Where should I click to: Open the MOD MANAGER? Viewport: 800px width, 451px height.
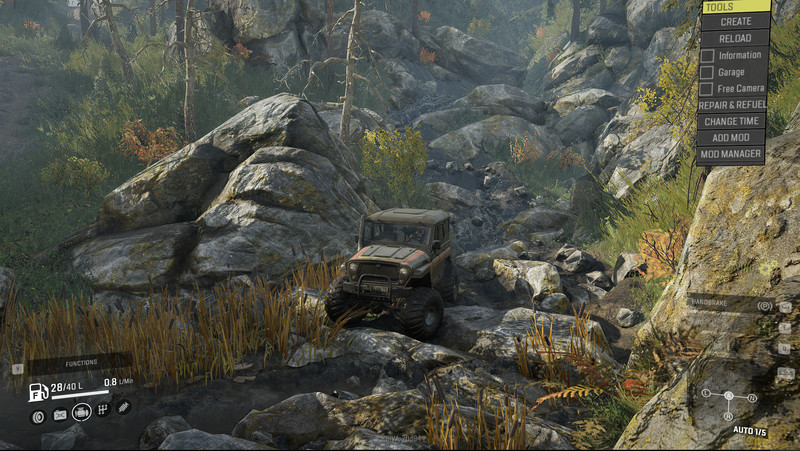[x=733, y=155]
